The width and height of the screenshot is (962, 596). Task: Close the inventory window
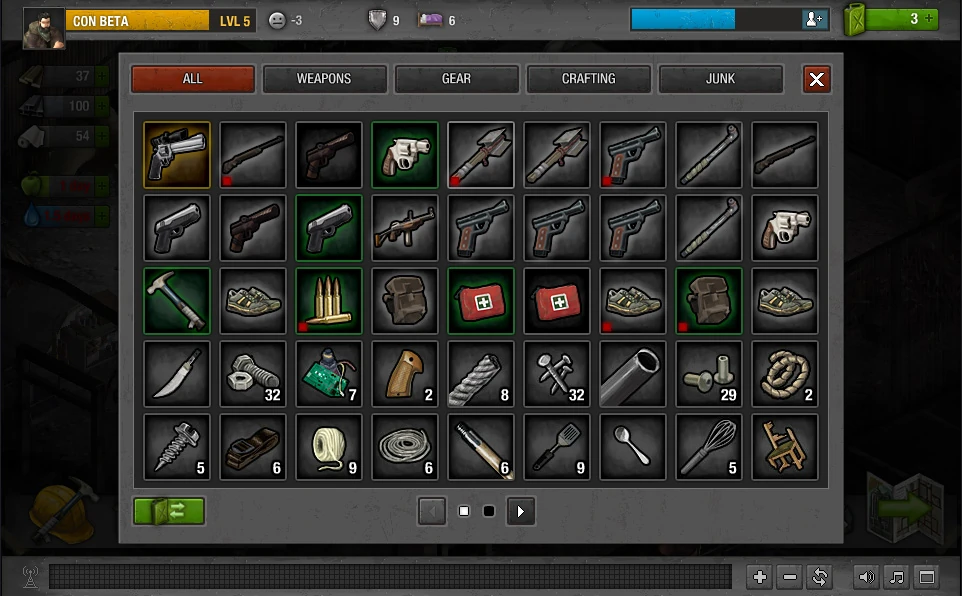(817, 80)
